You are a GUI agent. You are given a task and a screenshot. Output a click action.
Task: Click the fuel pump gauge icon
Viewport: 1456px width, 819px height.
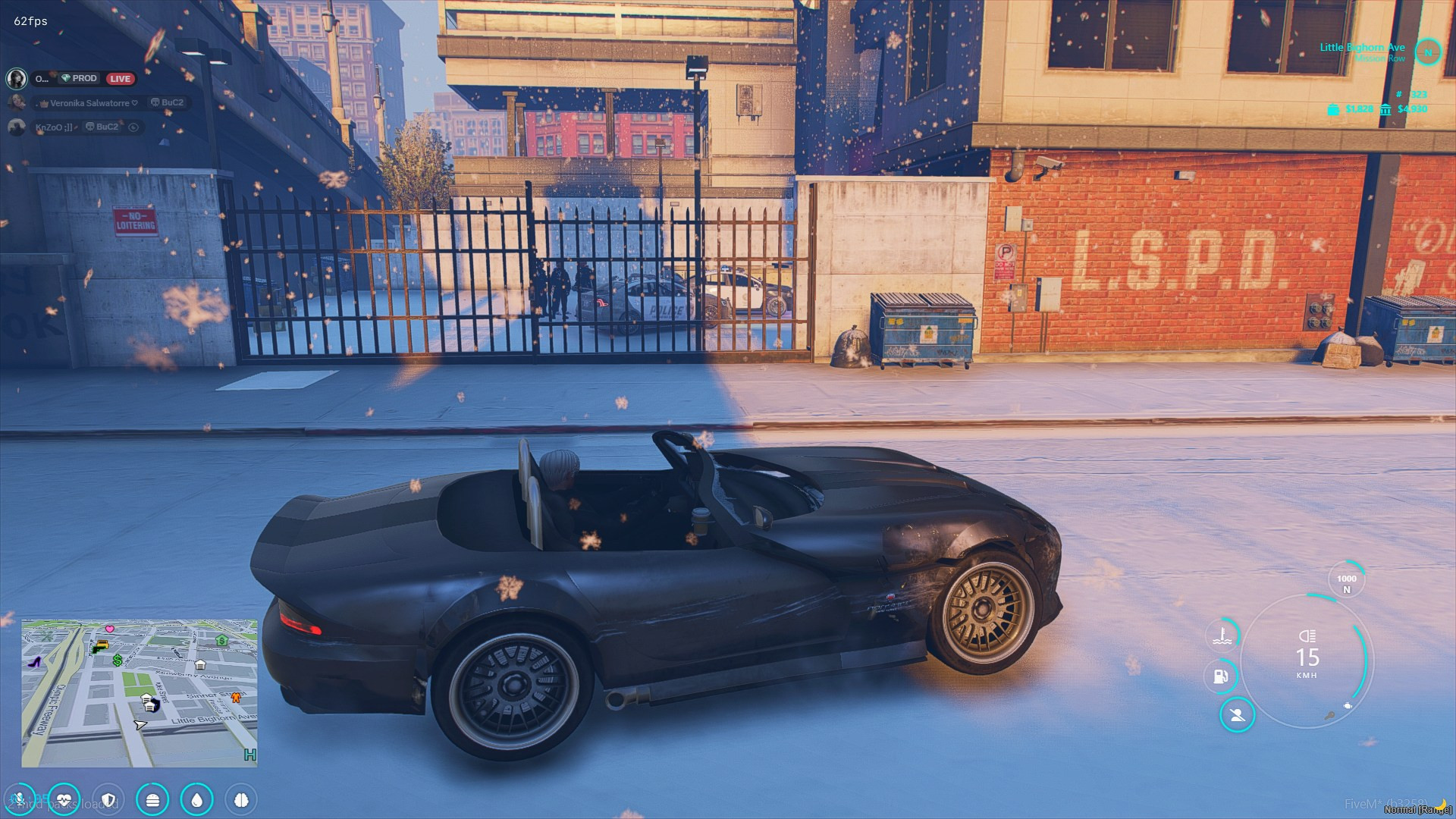pos(1220,676)
